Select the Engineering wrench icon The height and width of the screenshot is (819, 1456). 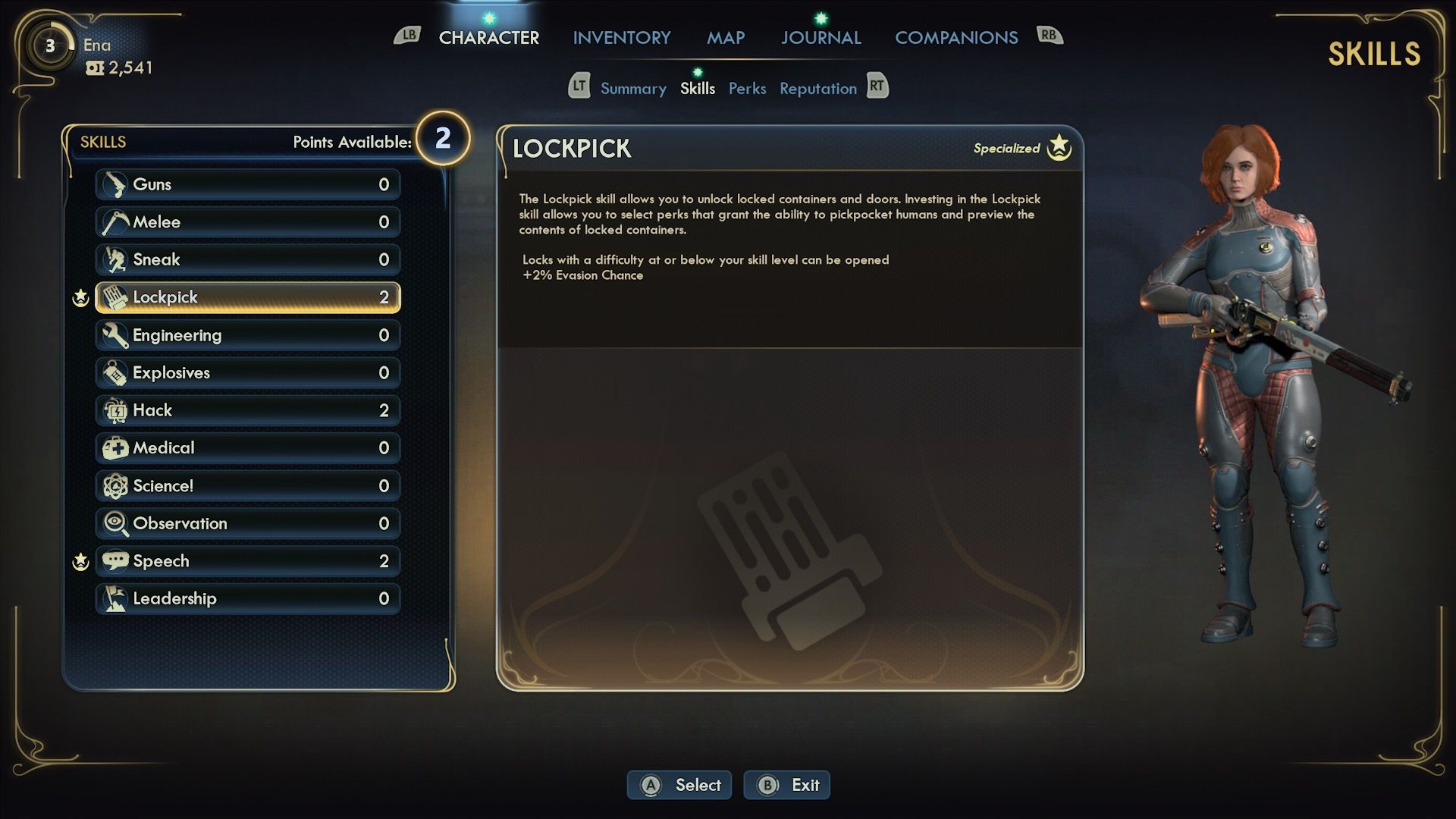click(x=114, y=334)
